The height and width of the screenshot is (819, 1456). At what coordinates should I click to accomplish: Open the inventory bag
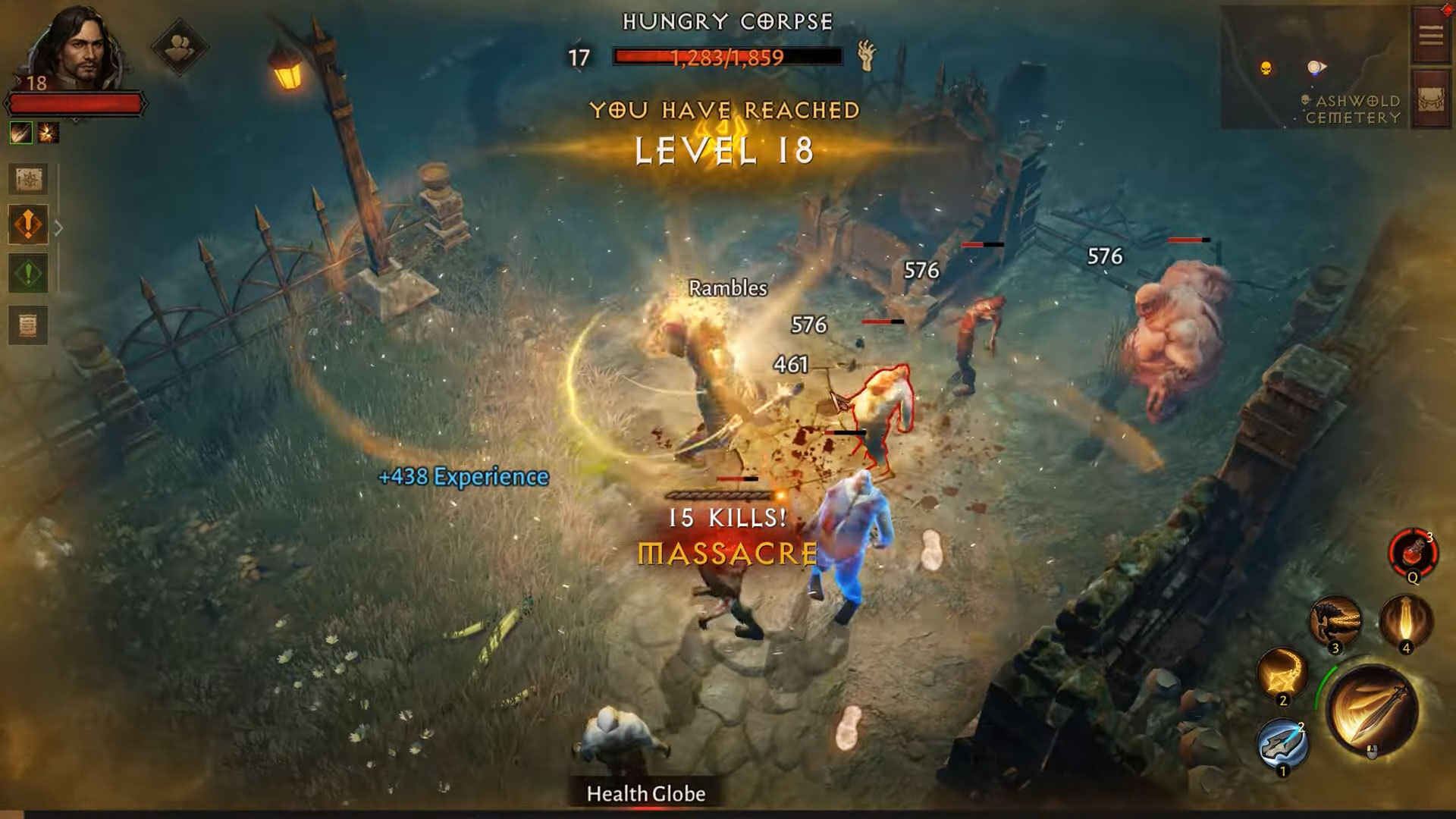[1430, 100]
